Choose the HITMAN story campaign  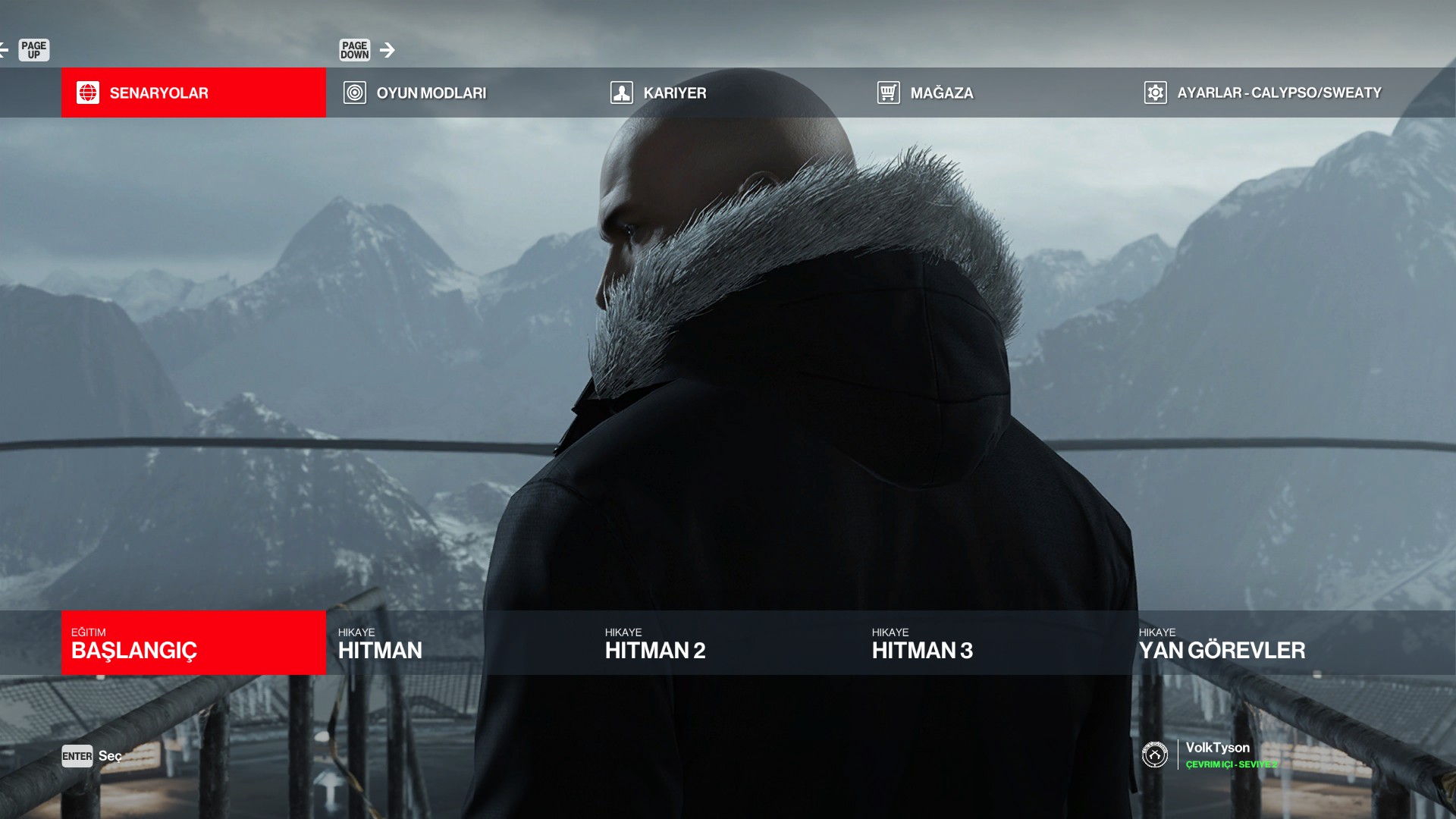tap(459, 643)
